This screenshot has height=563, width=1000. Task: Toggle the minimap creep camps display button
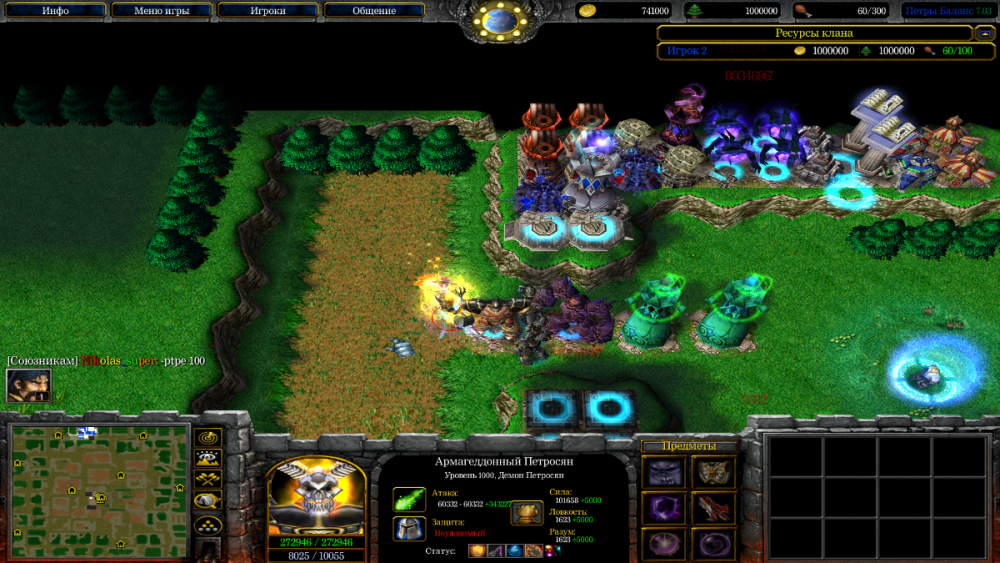coord(209,501)
